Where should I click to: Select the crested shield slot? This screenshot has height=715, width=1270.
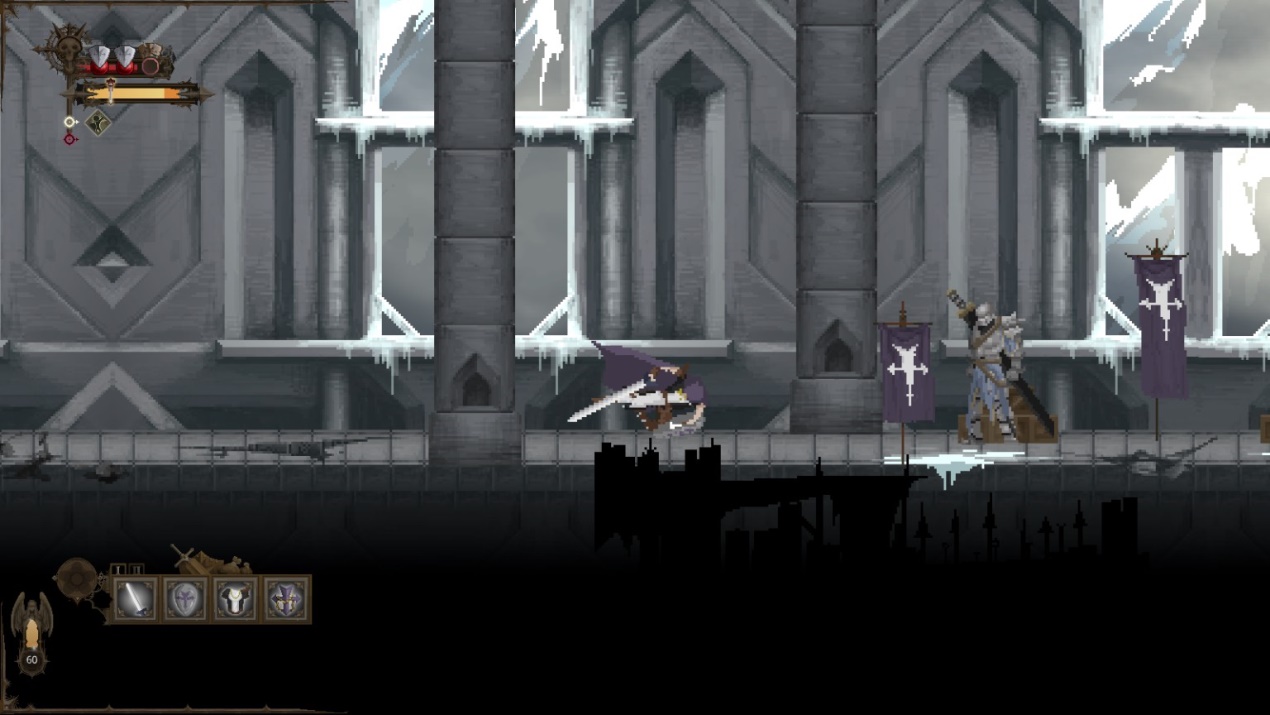tap(185, 599)
